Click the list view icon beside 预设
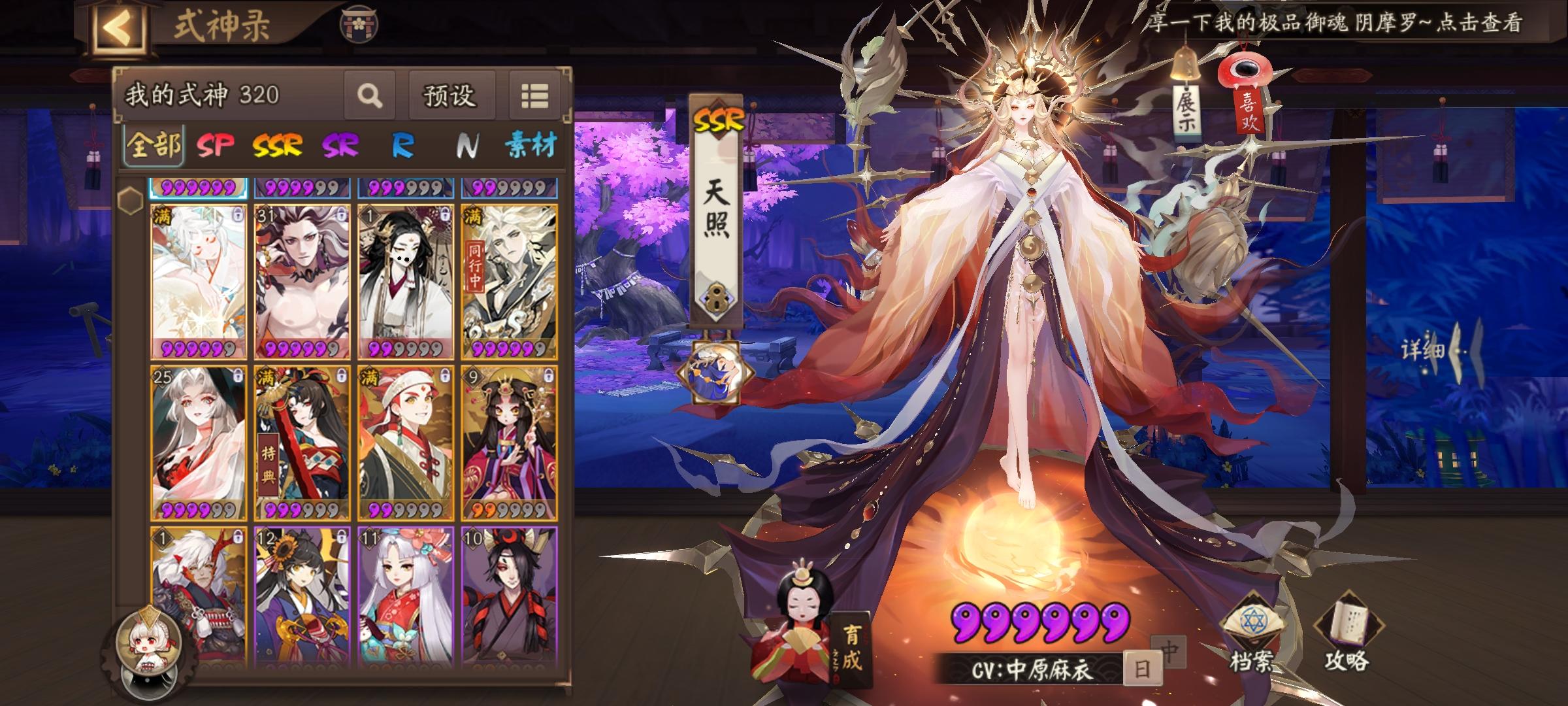 click(x=534, y=95)
